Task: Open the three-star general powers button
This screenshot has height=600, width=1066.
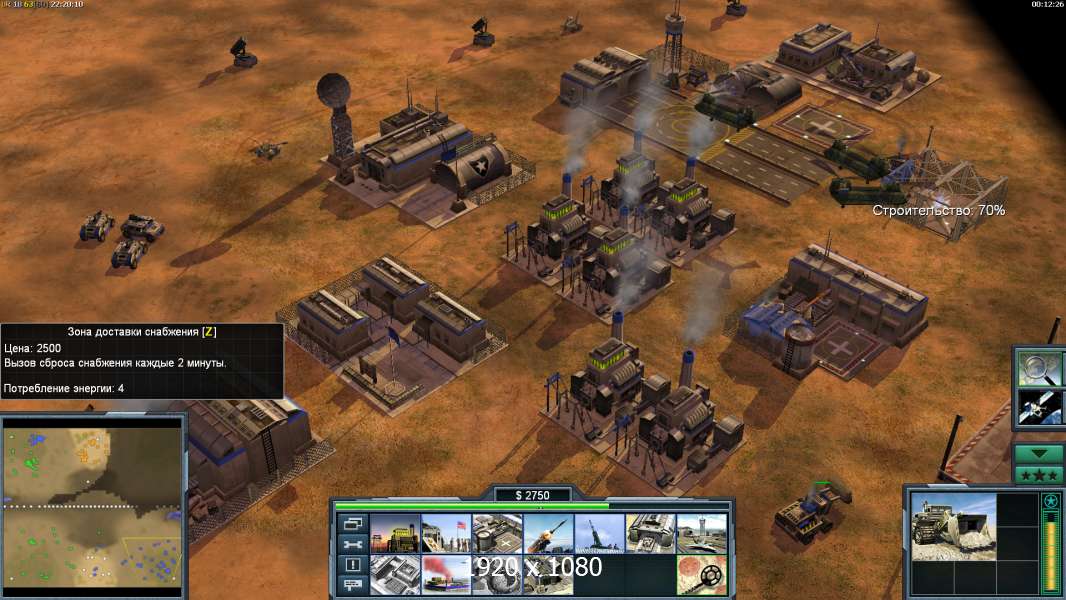Action: click(1039, 474)
